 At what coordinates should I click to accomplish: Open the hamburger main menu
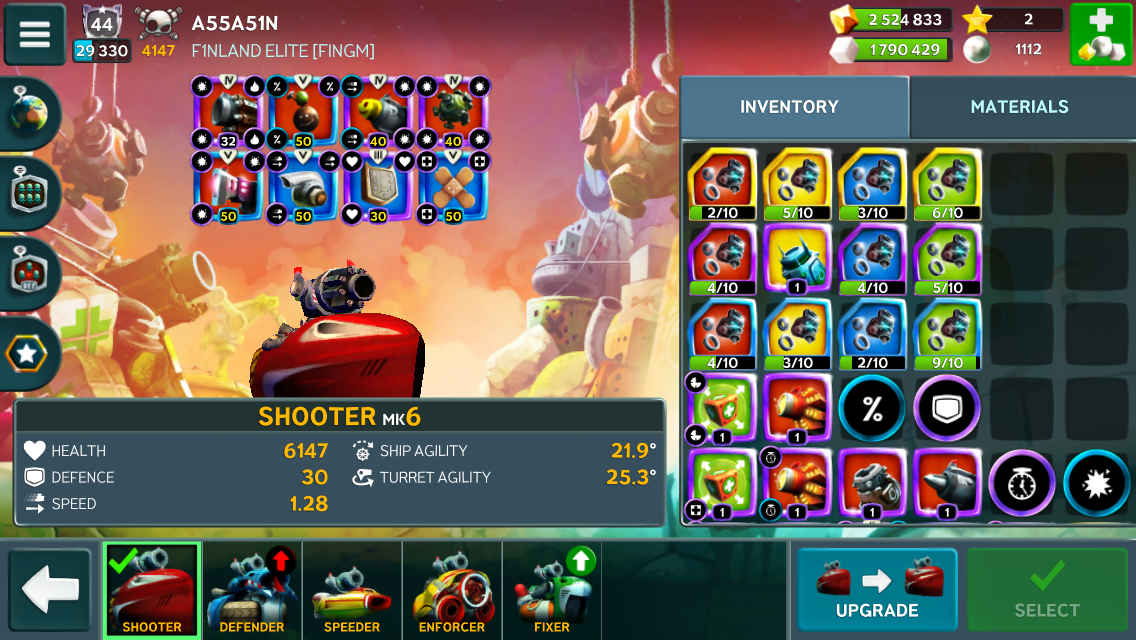tap(35, 34)
